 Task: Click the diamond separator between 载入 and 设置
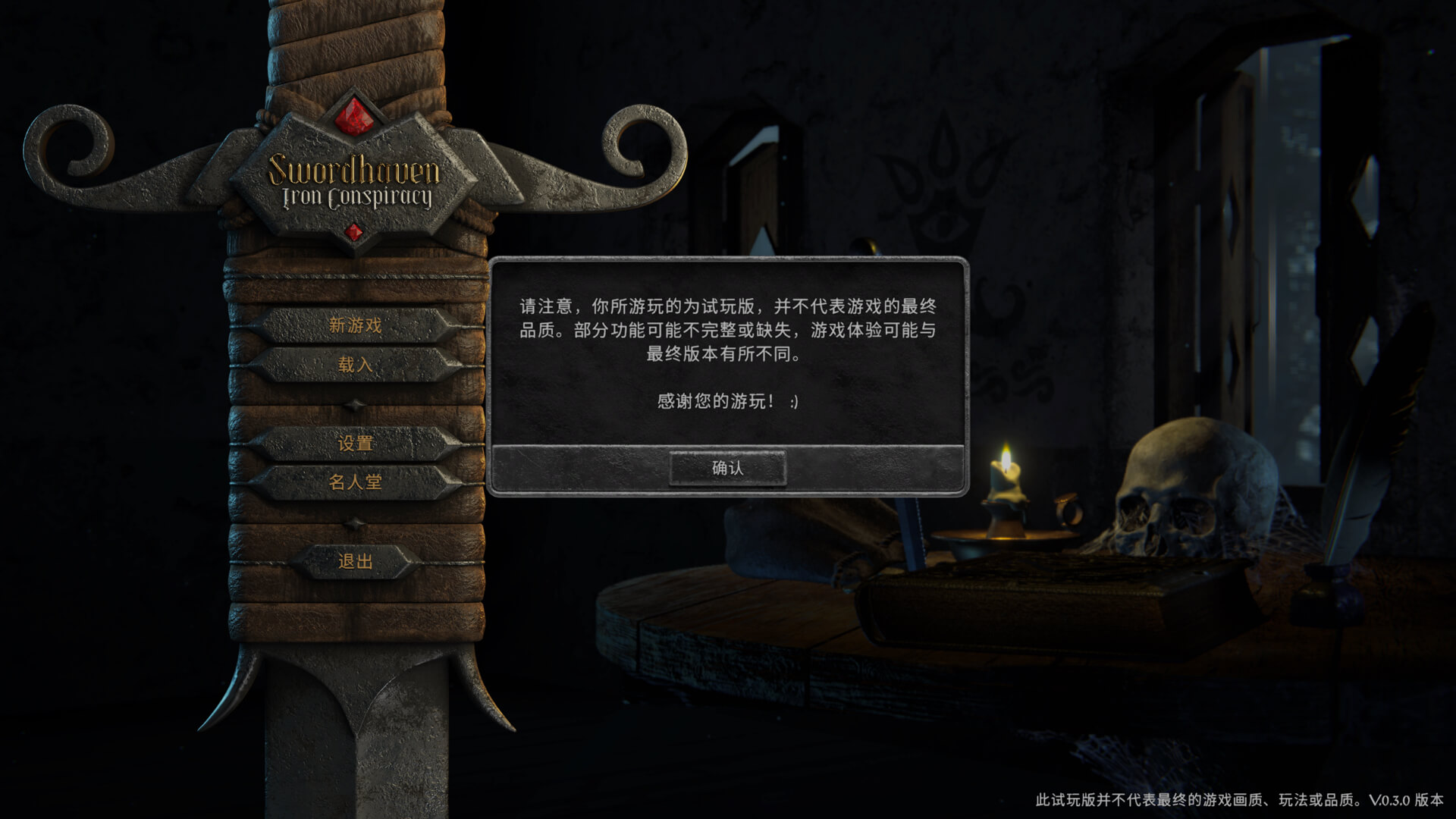[x=354, y=404]
